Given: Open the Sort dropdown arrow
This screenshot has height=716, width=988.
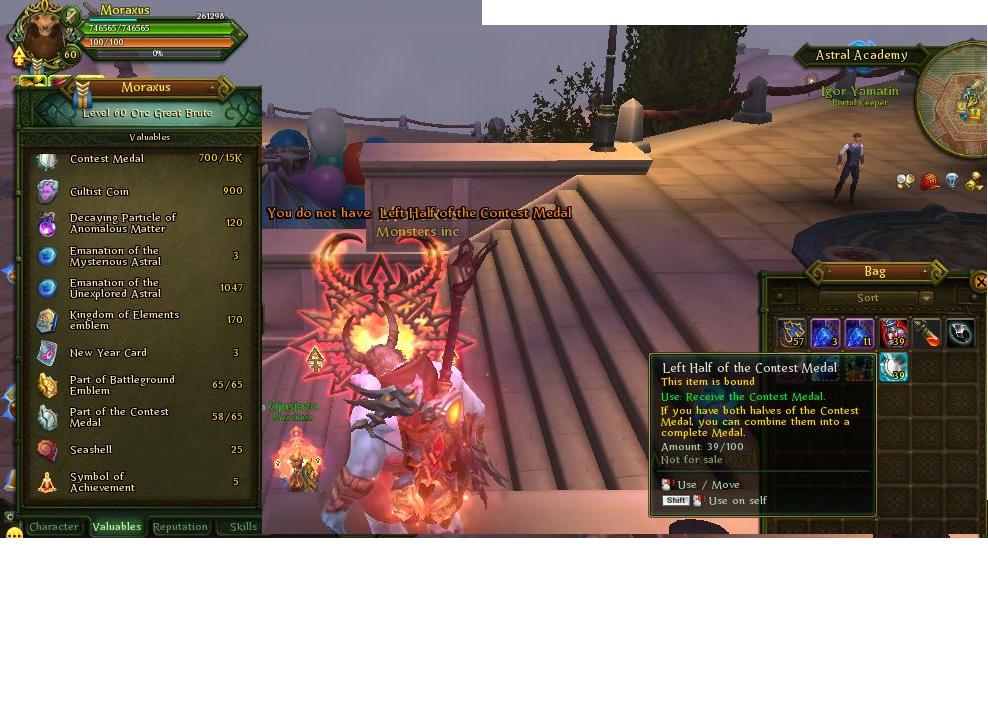Looking at the screenshot, I should tap(926, 298).
